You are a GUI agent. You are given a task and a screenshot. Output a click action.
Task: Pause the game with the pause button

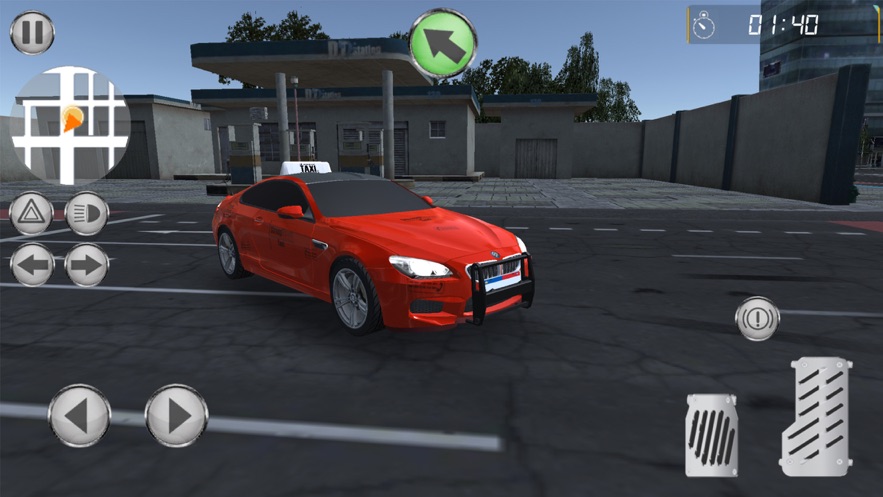32,32
